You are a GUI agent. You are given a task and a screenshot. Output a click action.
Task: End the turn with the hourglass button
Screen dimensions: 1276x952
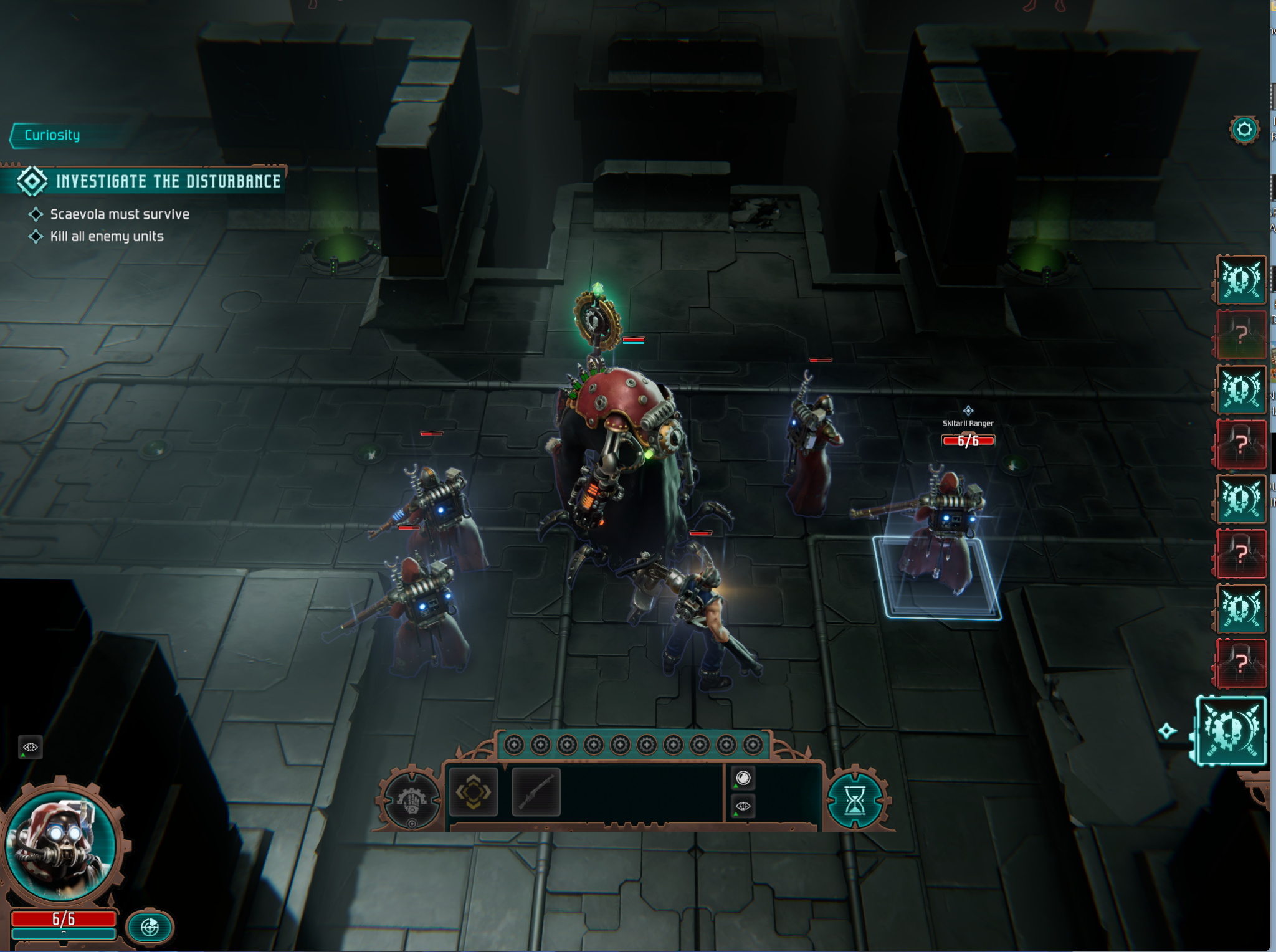tap(855, 800)
